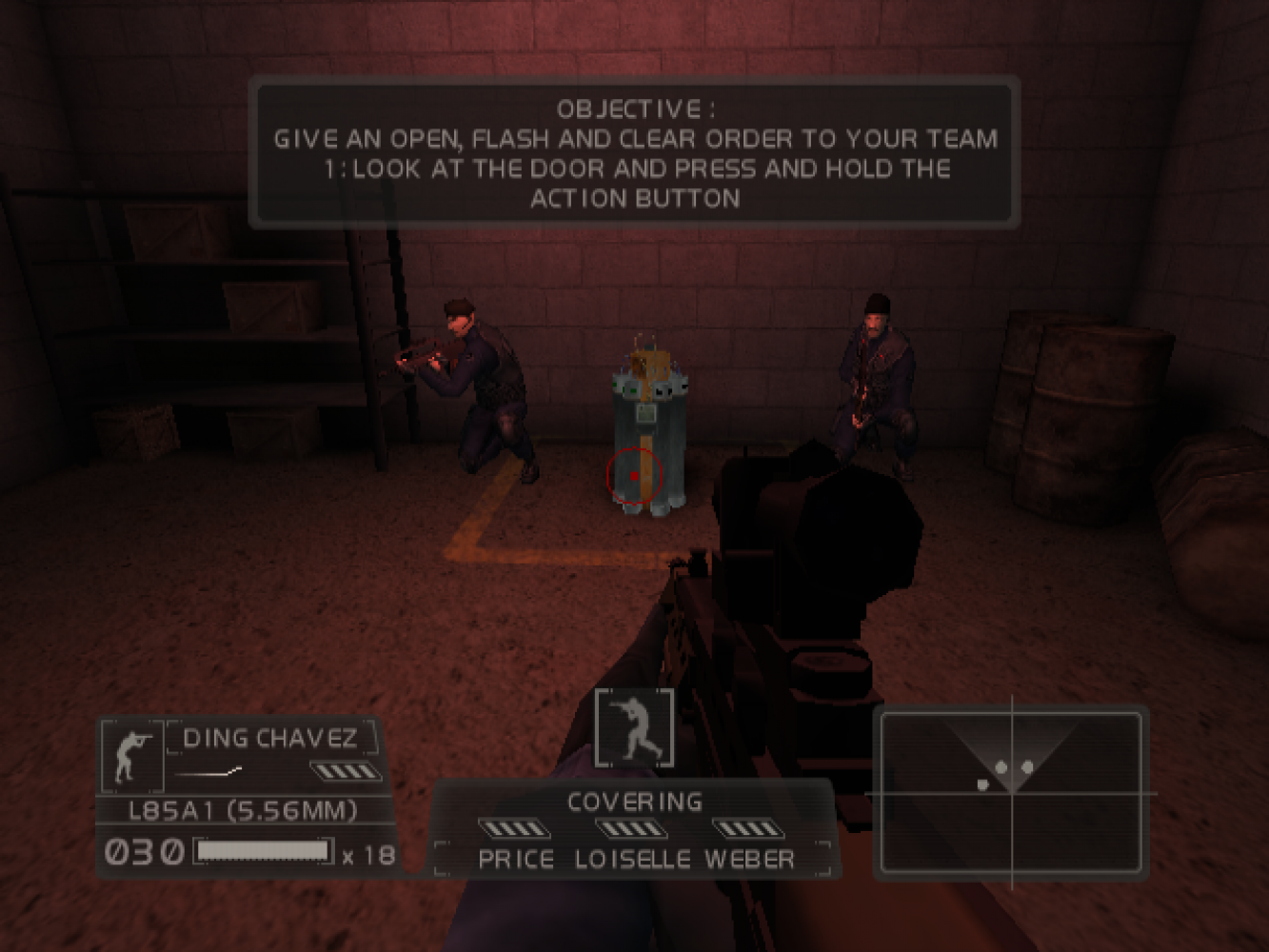Click the L85A1 weapon label
Viewport: 1269px width, 952px height.
tap(243, 811)
